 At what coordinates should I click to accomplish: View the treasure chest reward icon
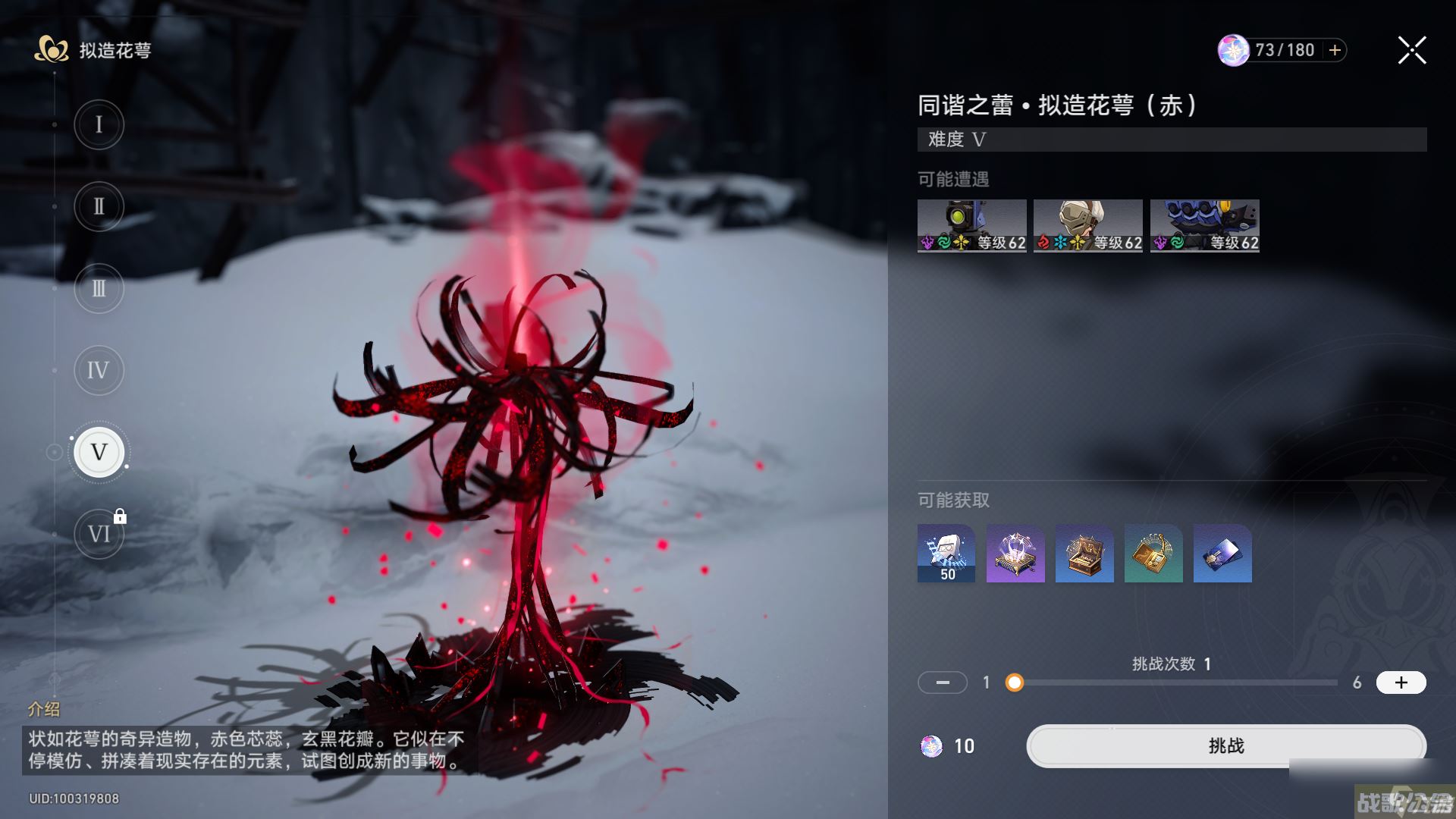1084,554
